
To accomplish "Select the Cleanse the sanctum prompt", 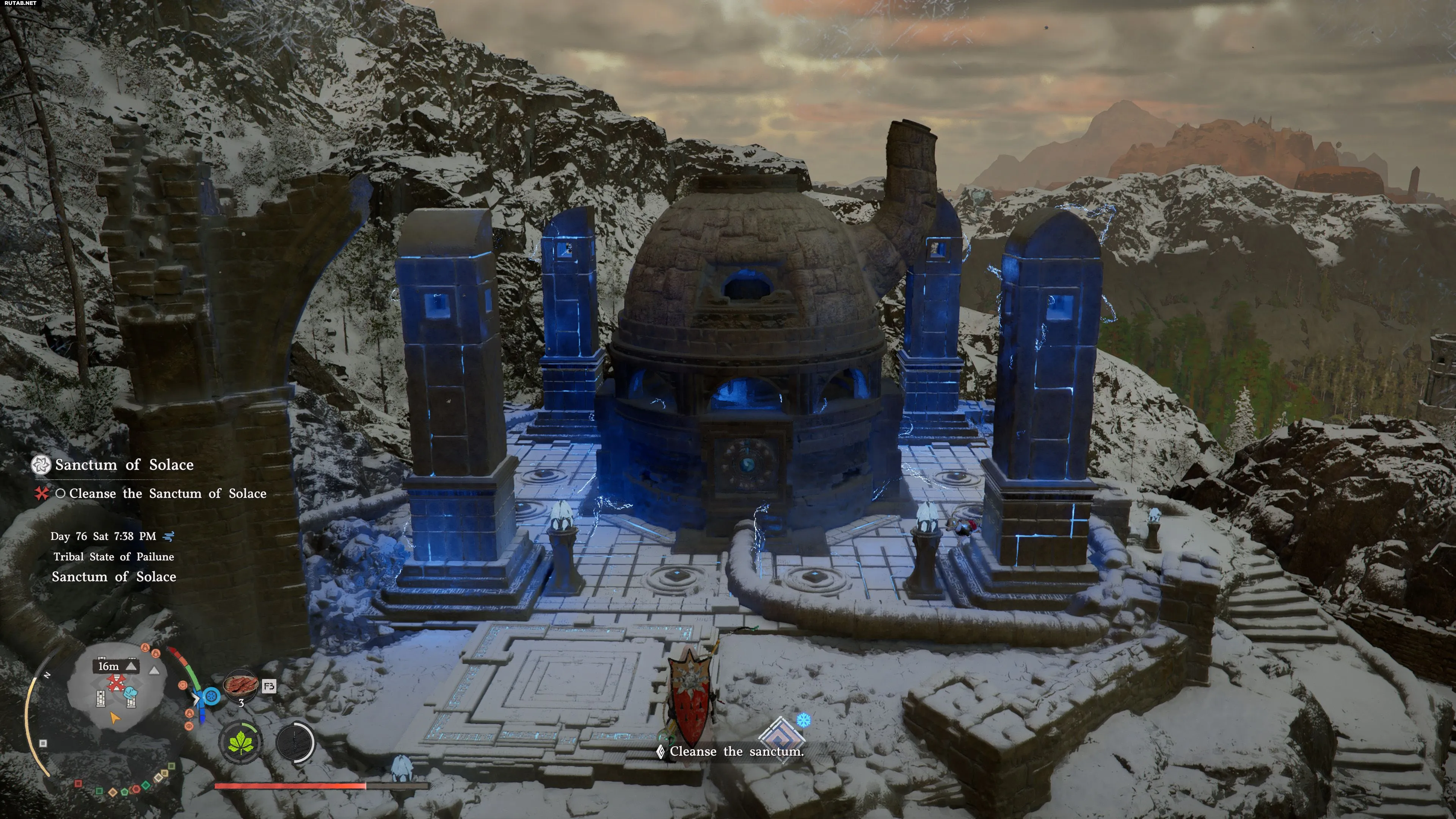I will (736, 751).
